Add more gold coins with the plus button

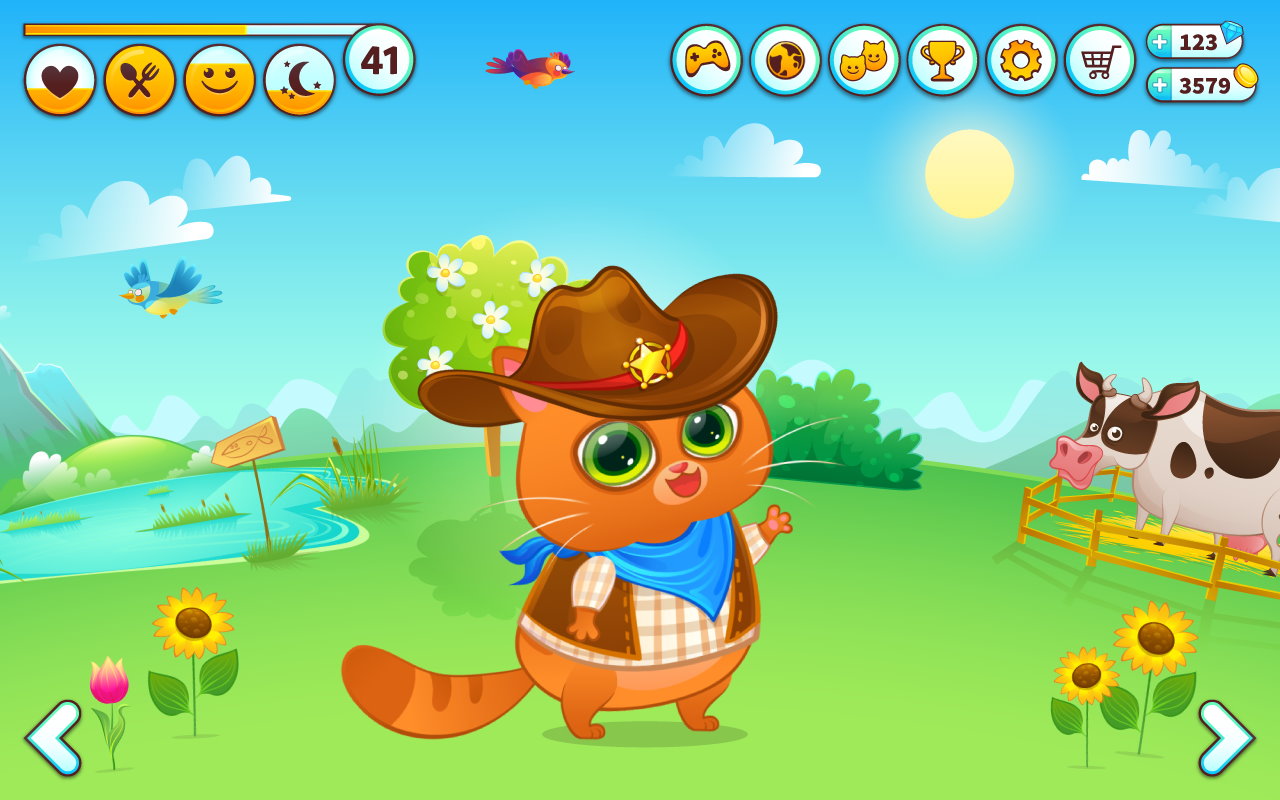click(x=1160, y=85)
